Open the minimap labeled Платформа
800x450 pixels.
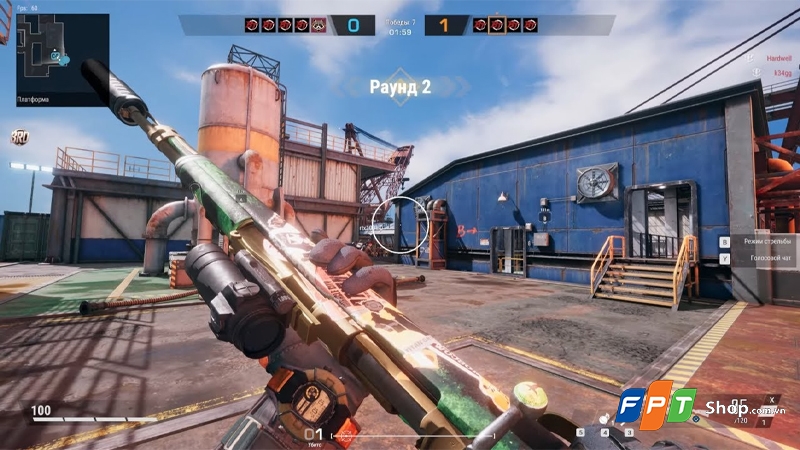[62, 59]
